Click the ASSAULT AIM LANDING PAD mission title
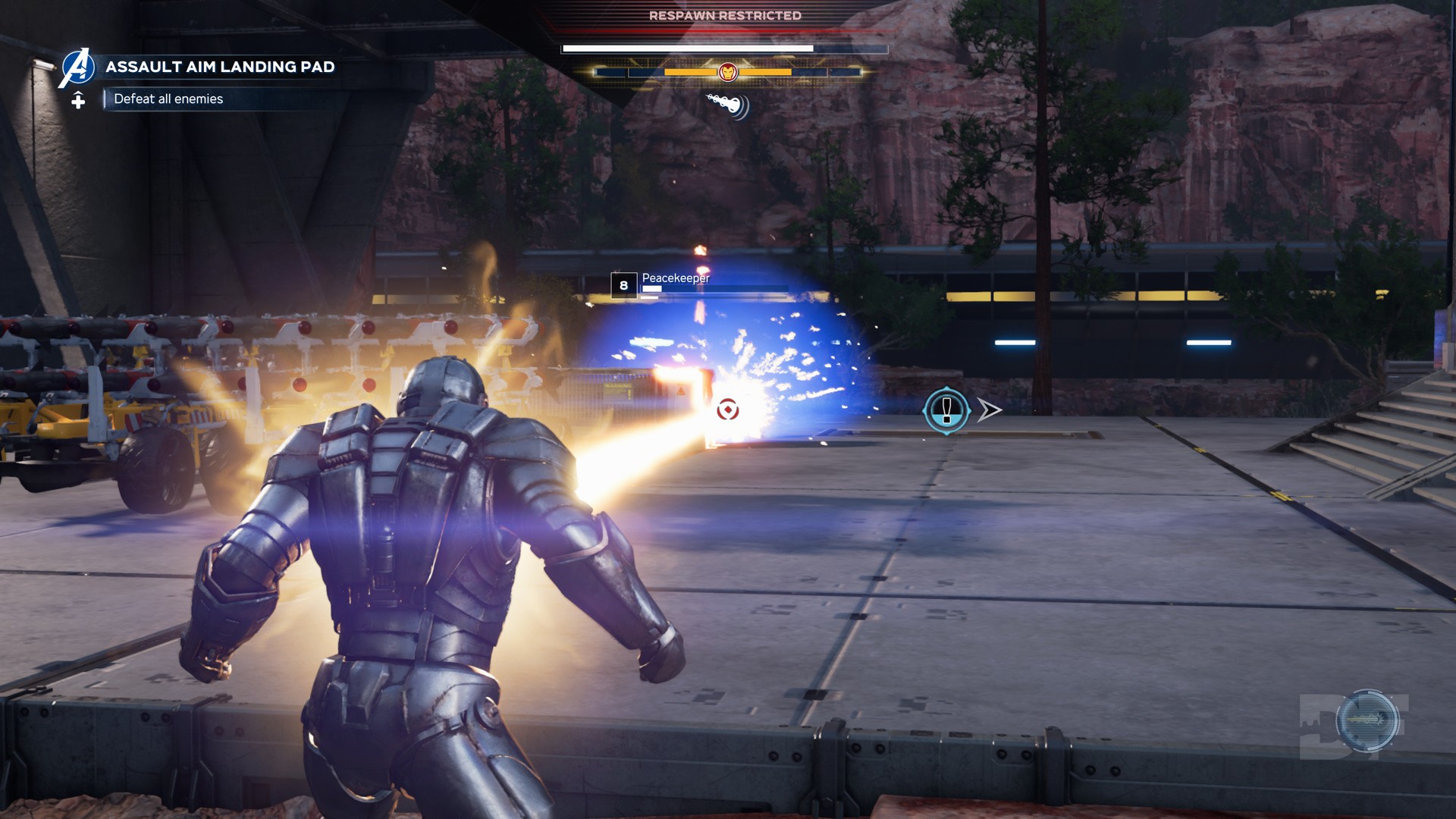The height and width of the screenshot is (819, 1456). [x=220, y=67]
